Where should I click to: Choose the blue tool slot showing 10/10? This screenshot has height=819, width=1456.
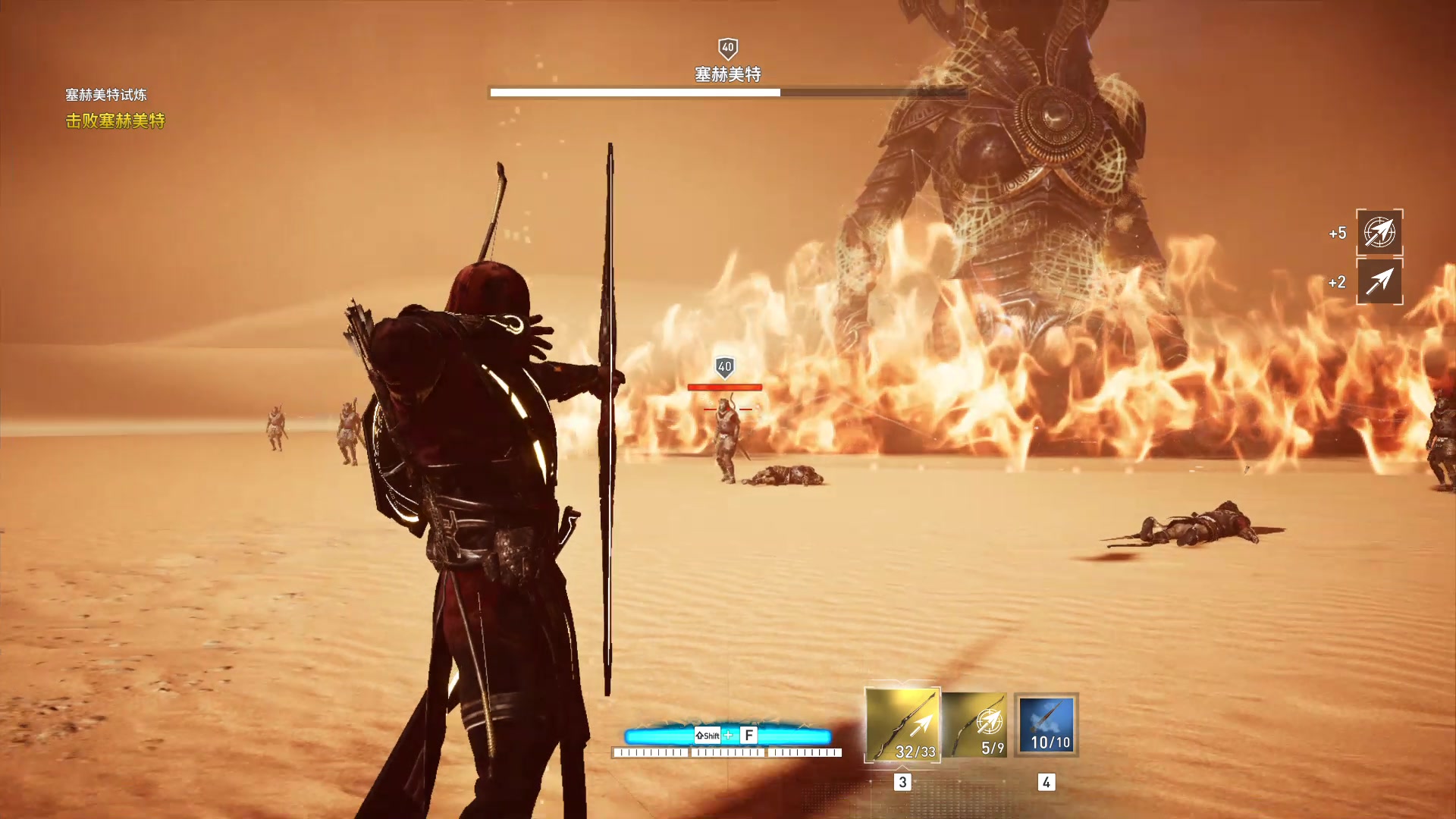(1046, 725)
